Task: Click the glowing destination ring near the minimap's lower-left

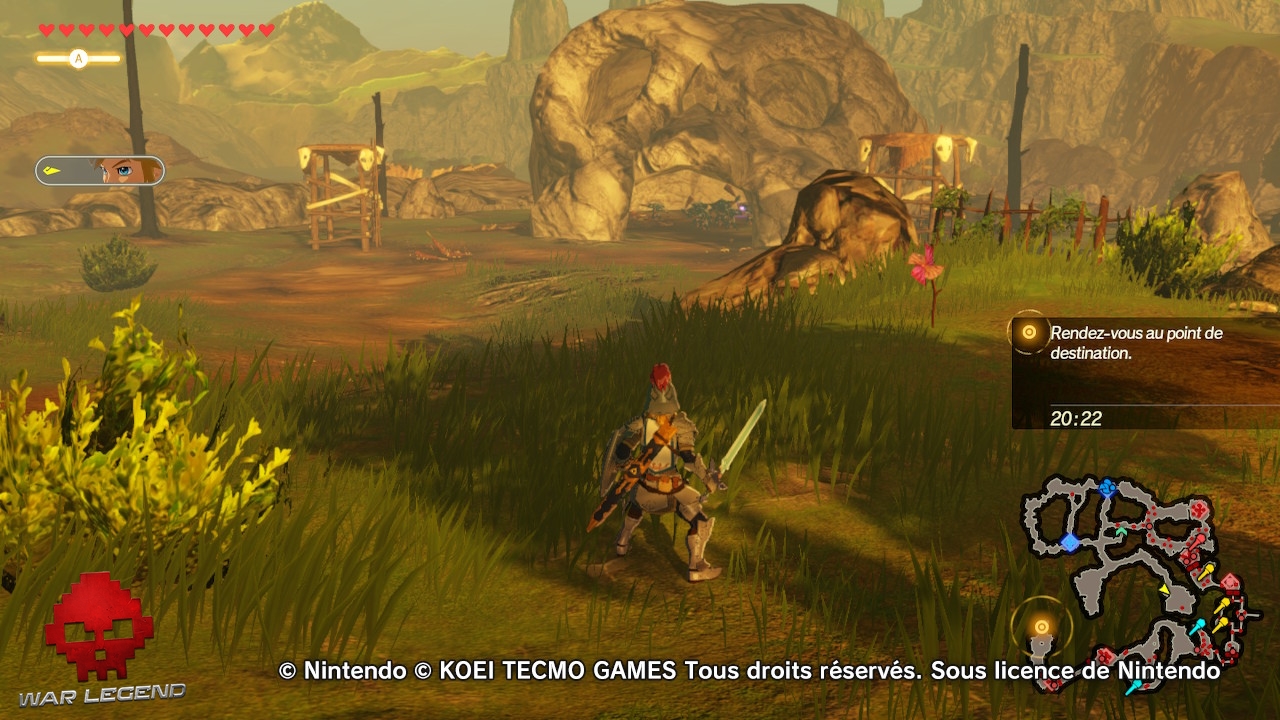Action: [x=1042, y=624]
